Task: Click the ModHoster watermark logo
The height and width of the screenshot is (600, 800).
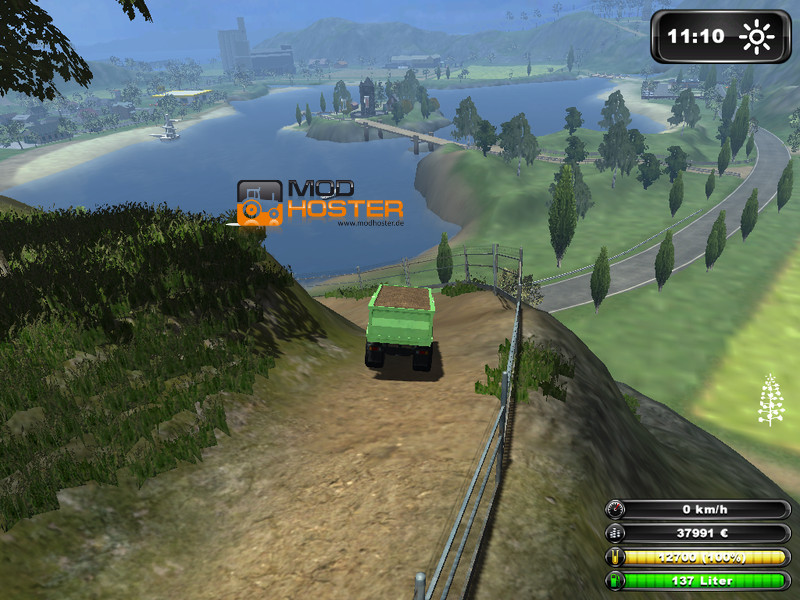Action: click(319, 202)
